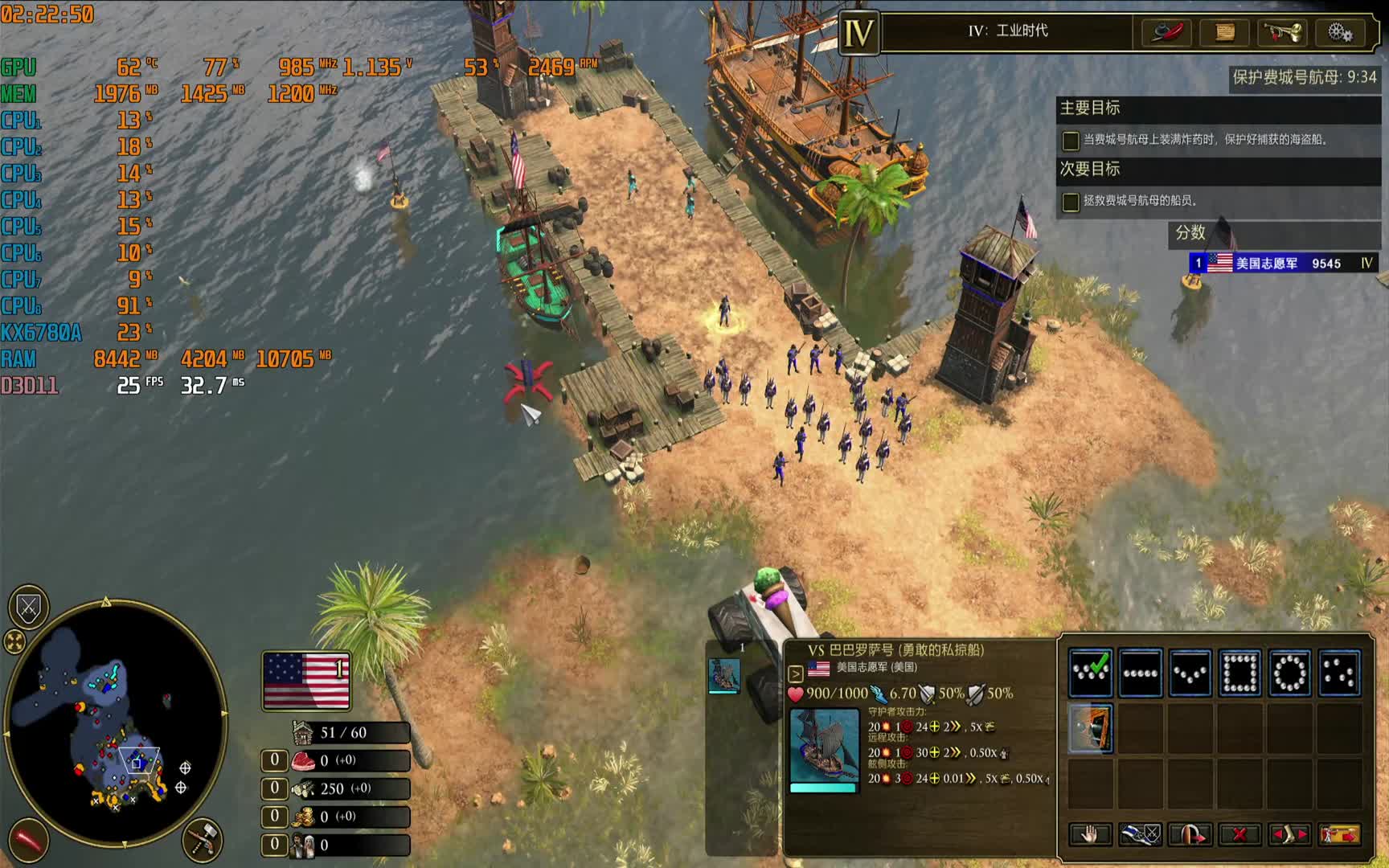The height and width of the screenshot is (868, 1389).
Task: Open the American flag home city button
Action: point(306,681)
